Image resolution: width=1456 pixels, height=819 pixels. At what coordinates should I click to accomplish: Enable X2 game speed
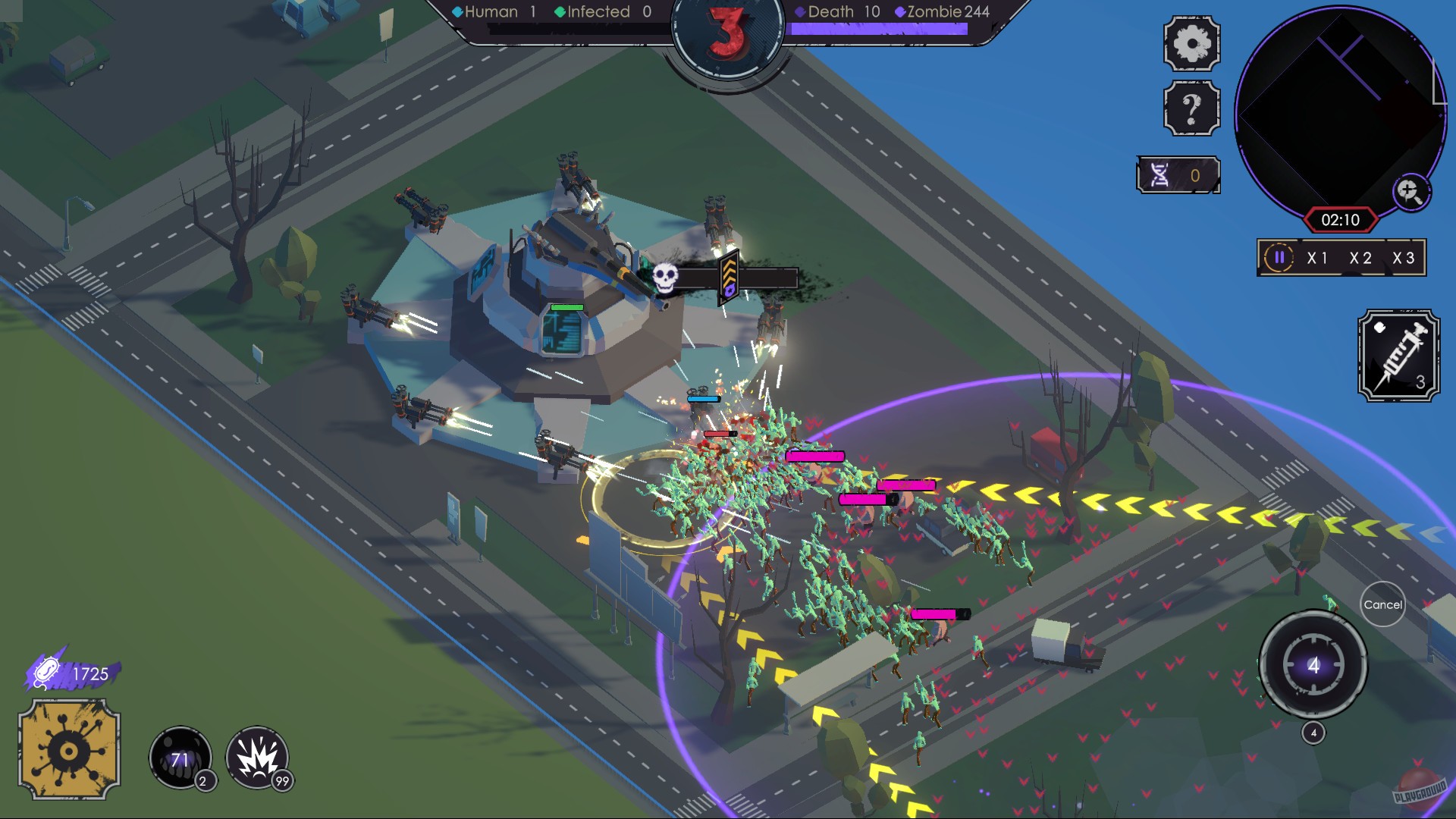(x=1363, y=258)
